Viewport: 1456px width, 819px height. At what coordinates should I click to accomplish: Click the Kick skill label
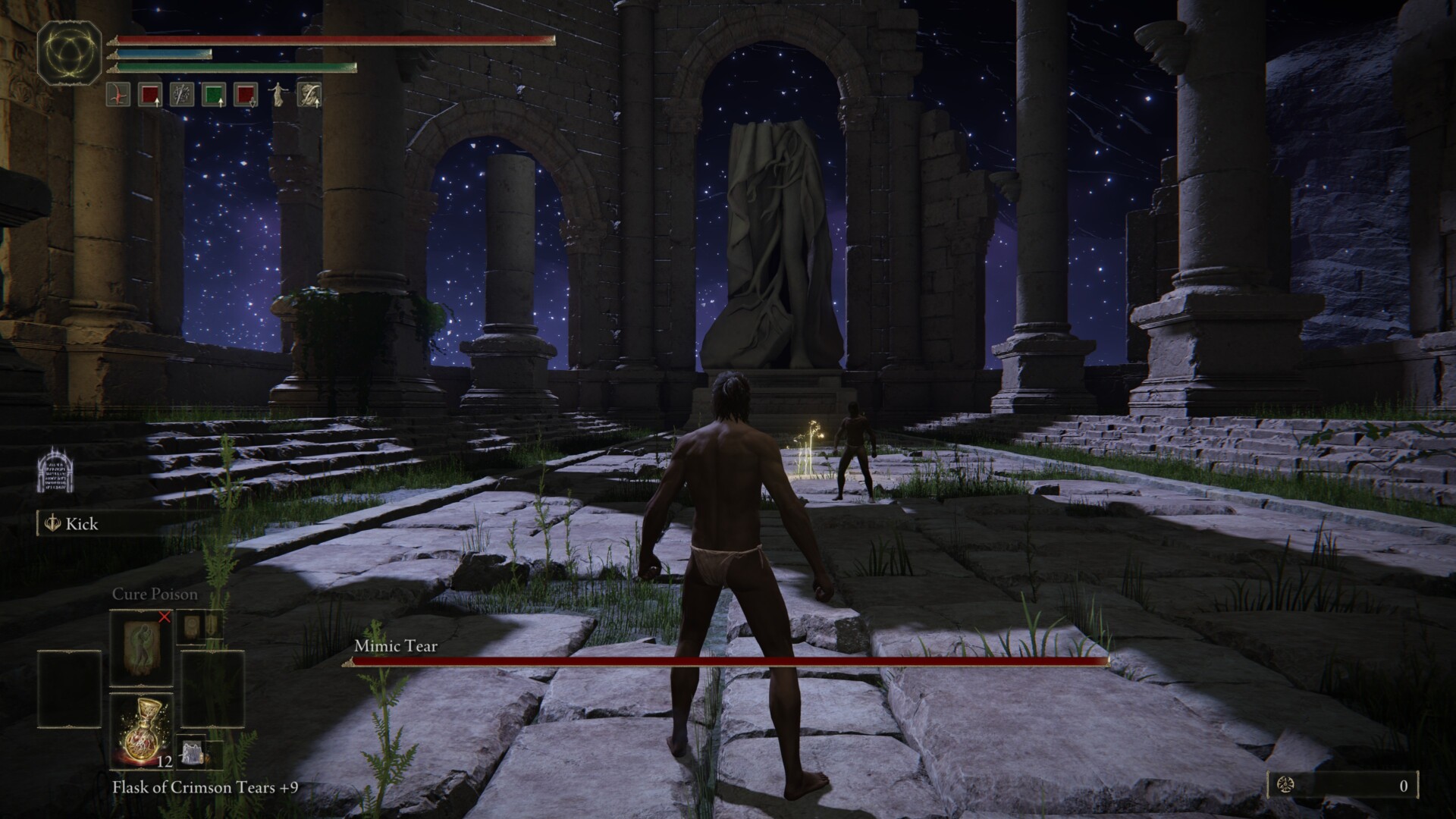click(82, 524)
